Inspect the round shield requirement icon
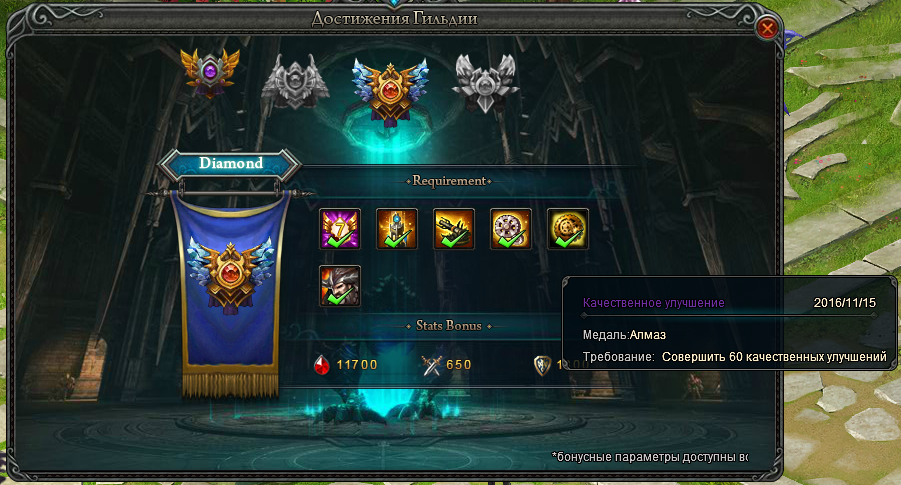Screen dimensions: 901x485 click(511, 228)
